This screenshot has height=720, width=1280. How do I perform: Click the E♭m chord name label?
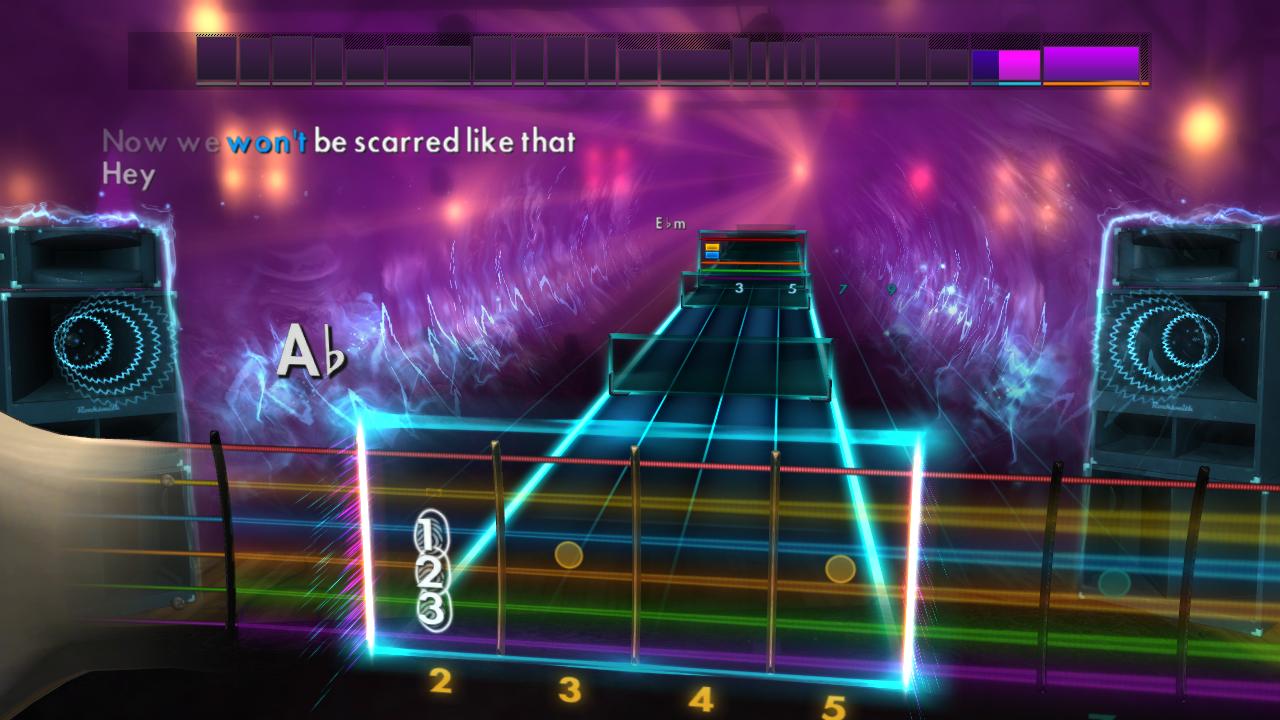click(x=671, y=223)
